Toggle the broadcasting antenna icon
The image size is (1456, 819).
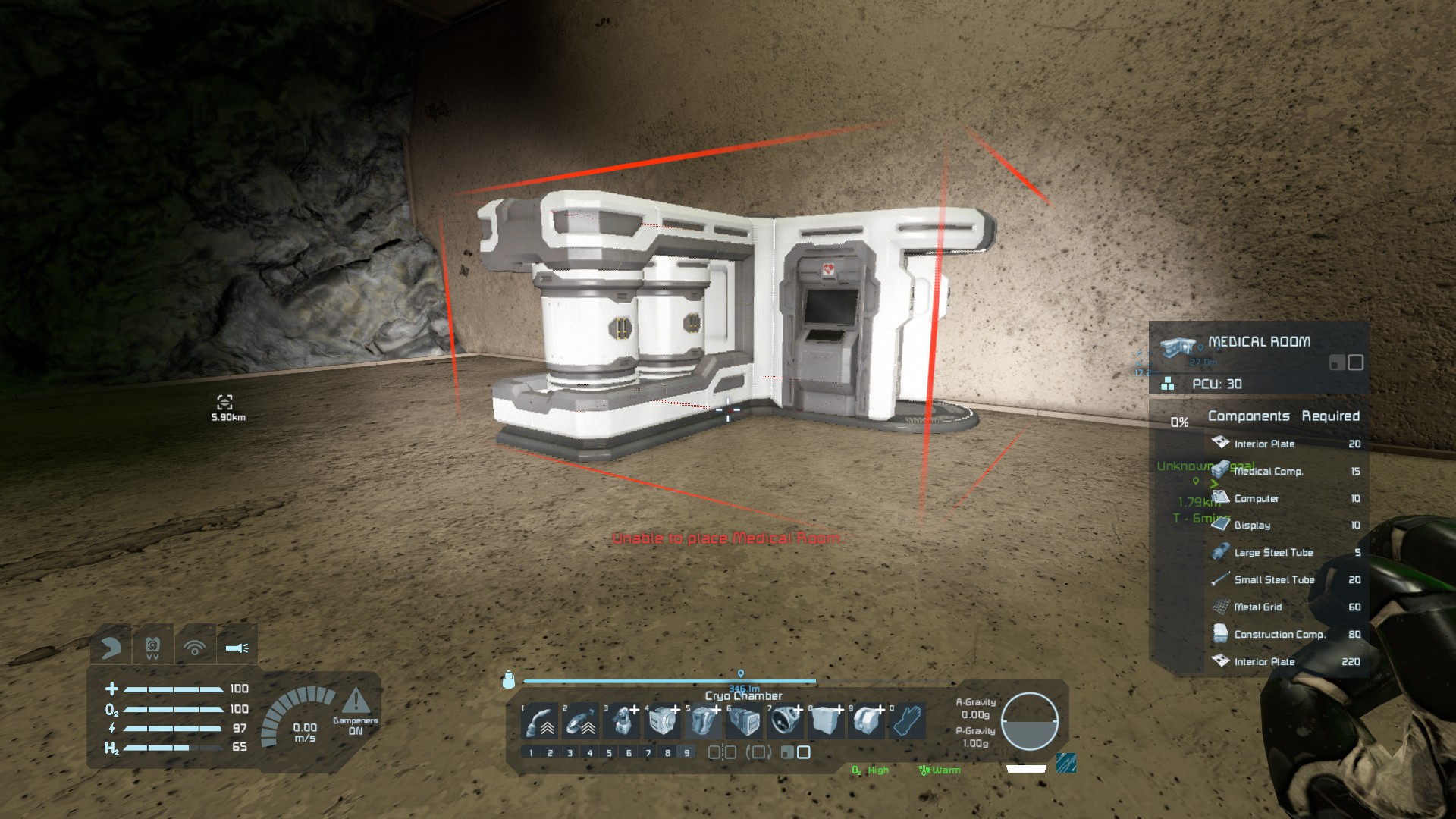(x=195, y=648)
